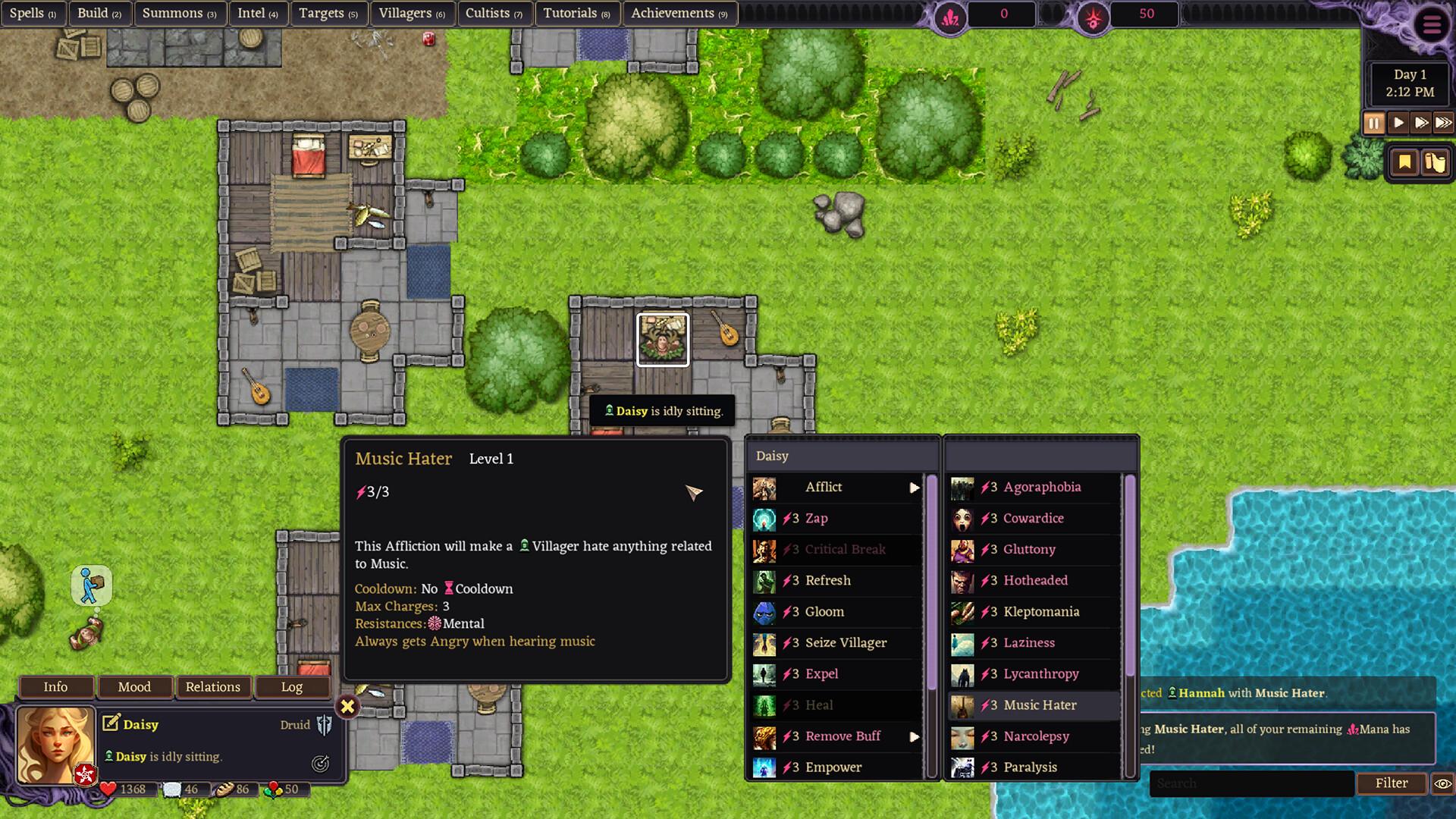Expand the Remove Buff submenu arrow
The image size is (1456, 819).
coord(915,736)
